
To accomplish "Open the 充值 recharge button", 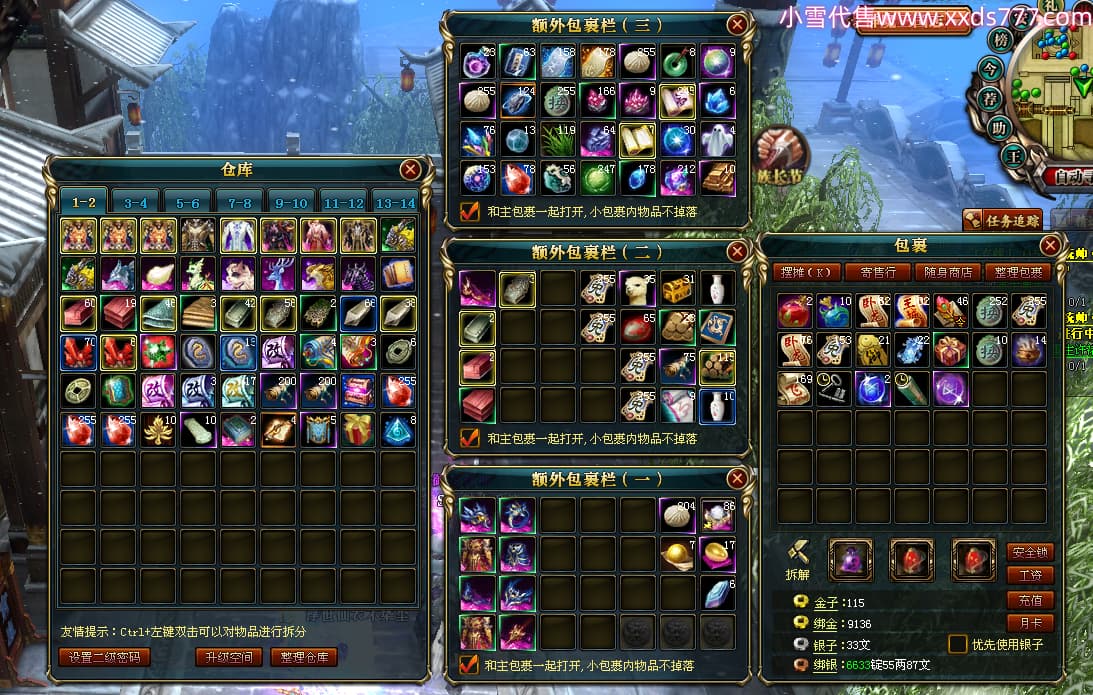I will [x=1030, y=600].
